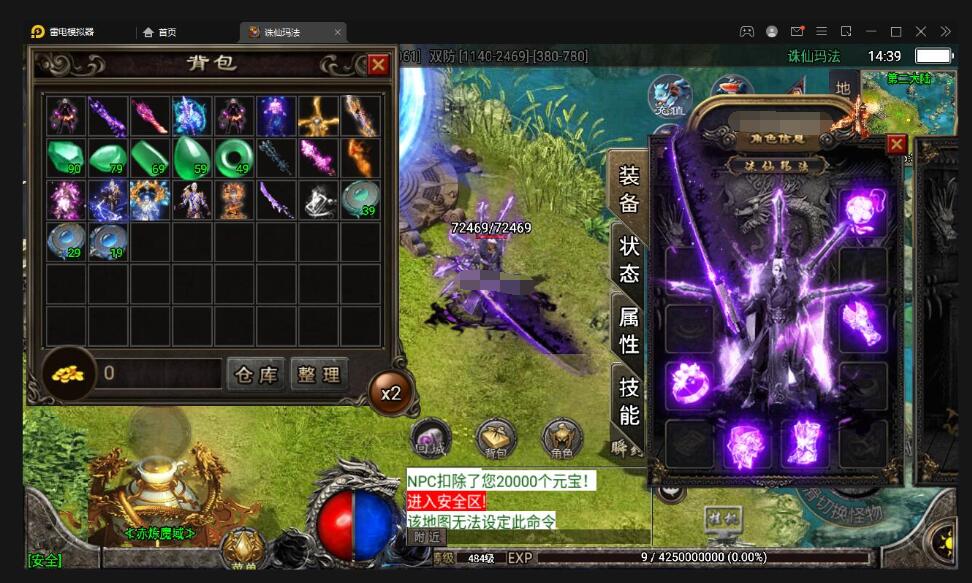This screenshot has width=972, height=583.
Task: Close the character info panel
Action: point(897,144)
